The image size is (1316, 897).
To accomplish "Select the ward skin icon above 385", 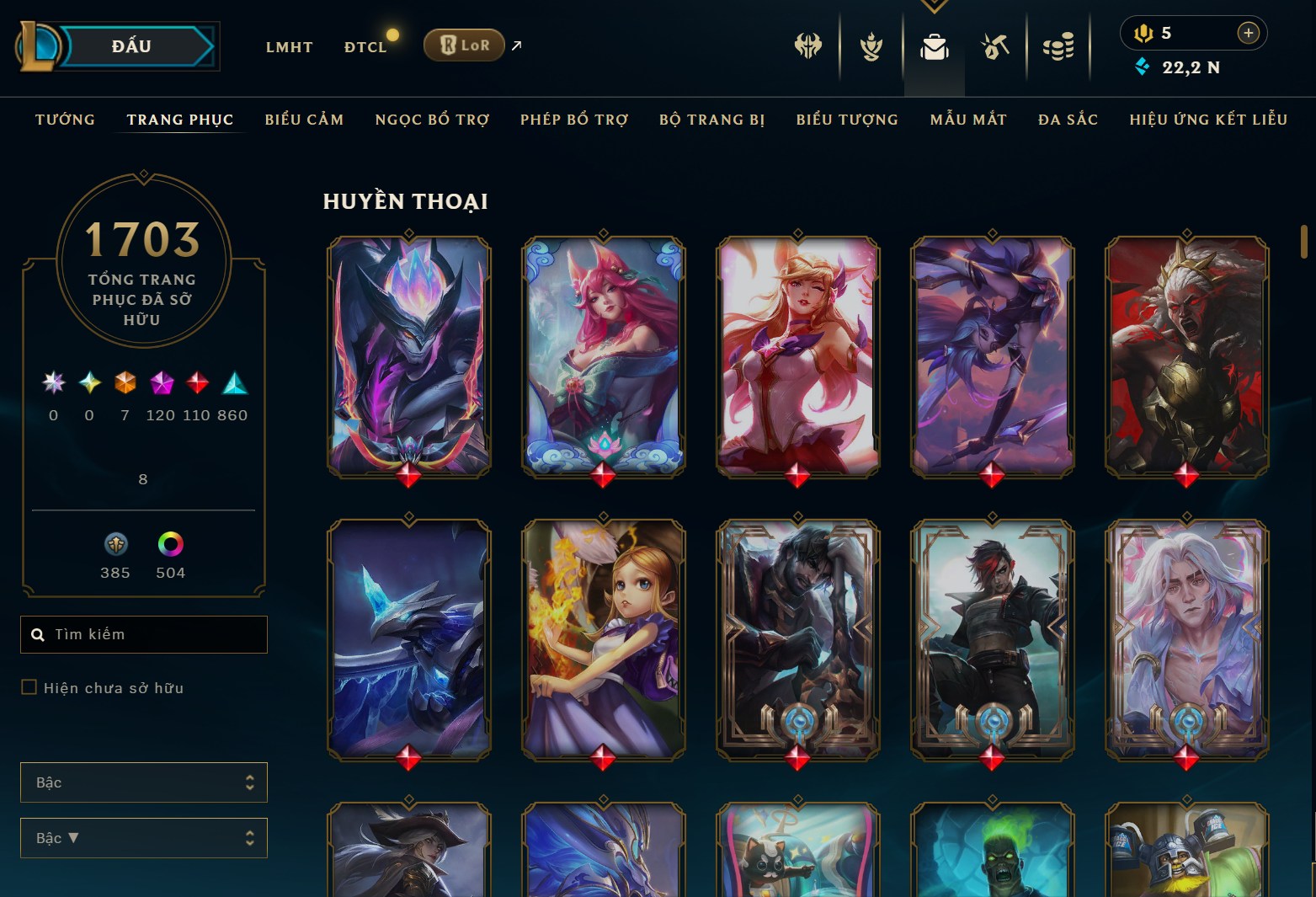I will click(x=115, y=543).
